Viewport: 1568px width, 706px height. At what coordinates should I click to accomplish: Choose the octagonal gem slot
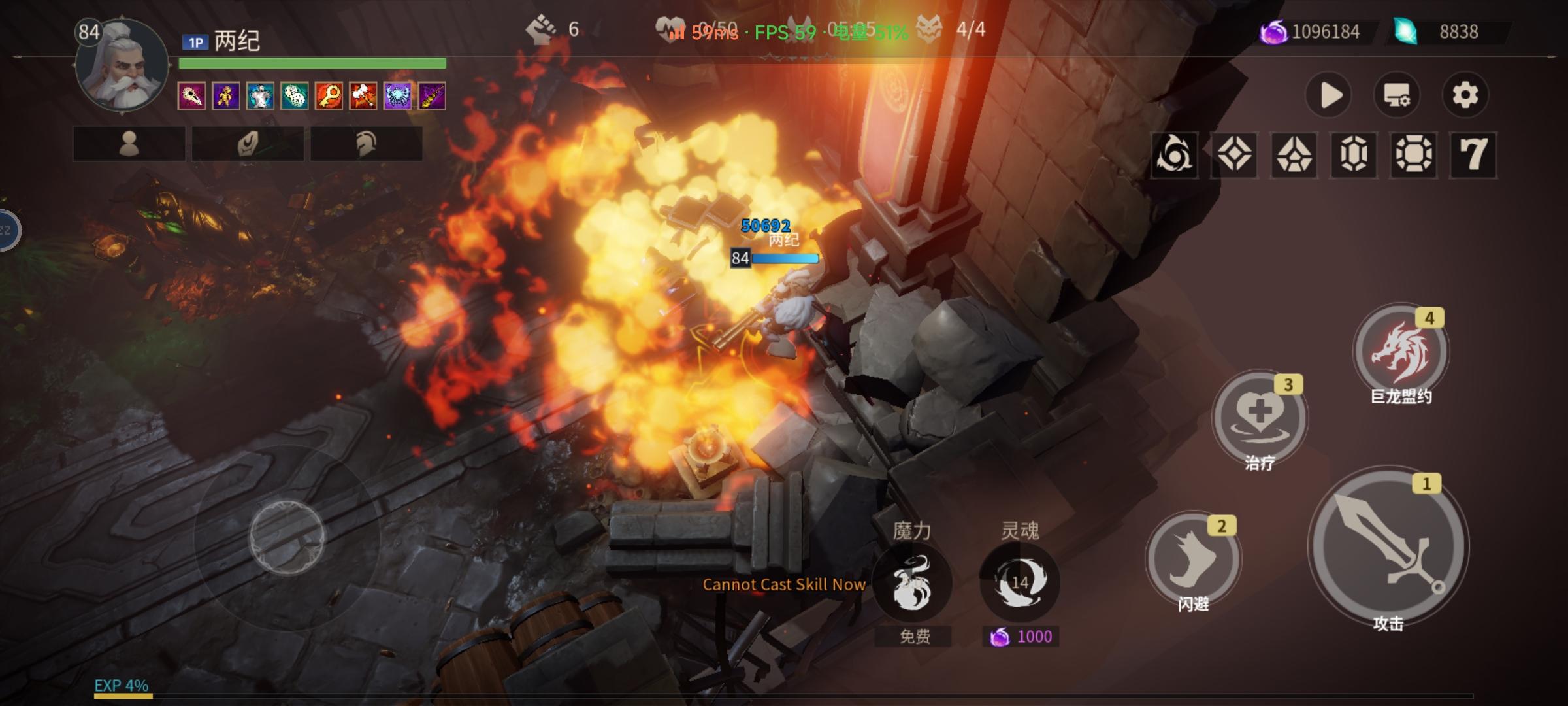[1414, 155]
